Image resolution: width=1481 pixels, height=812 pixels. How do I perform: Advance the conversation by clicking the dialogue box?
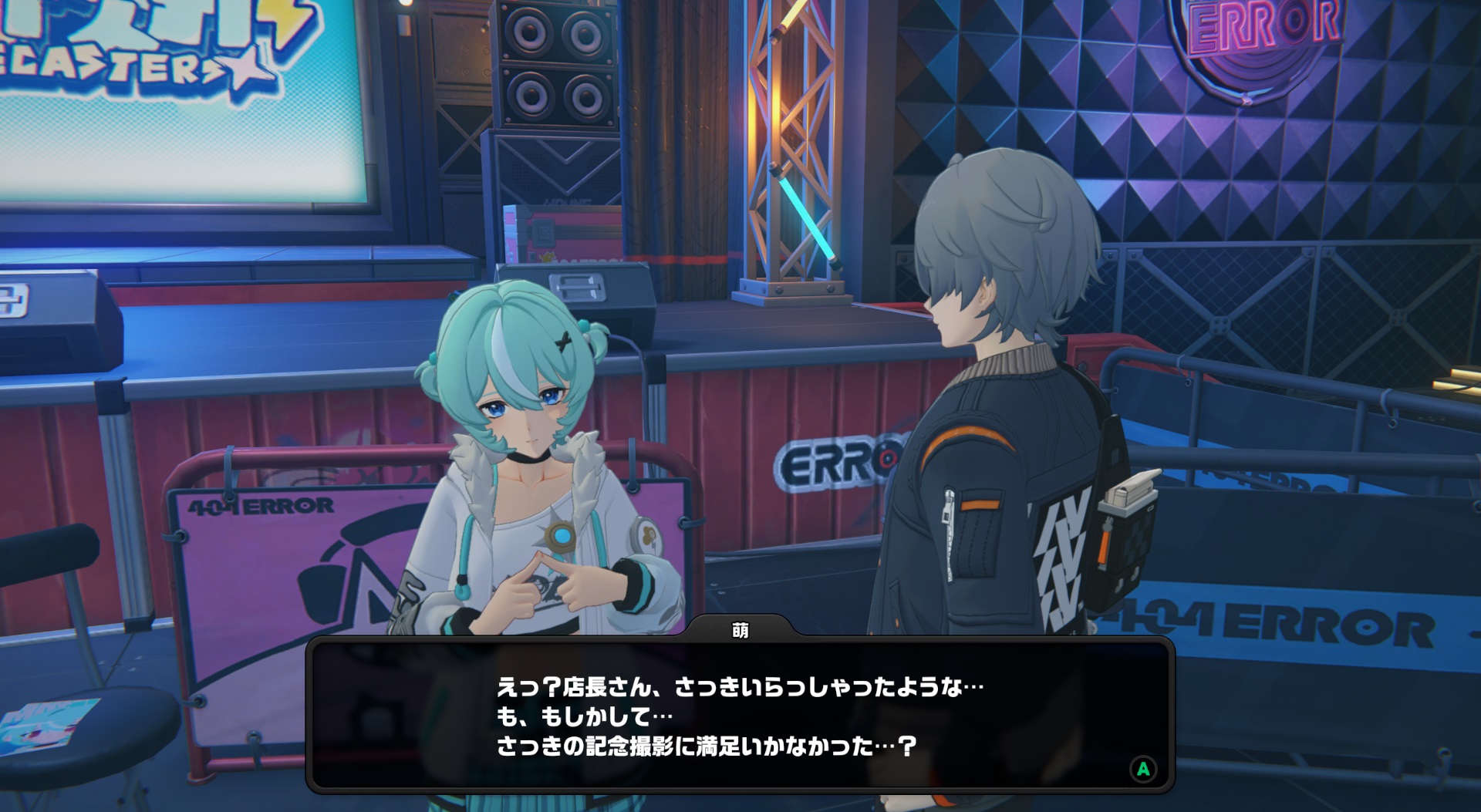(740, 716)
